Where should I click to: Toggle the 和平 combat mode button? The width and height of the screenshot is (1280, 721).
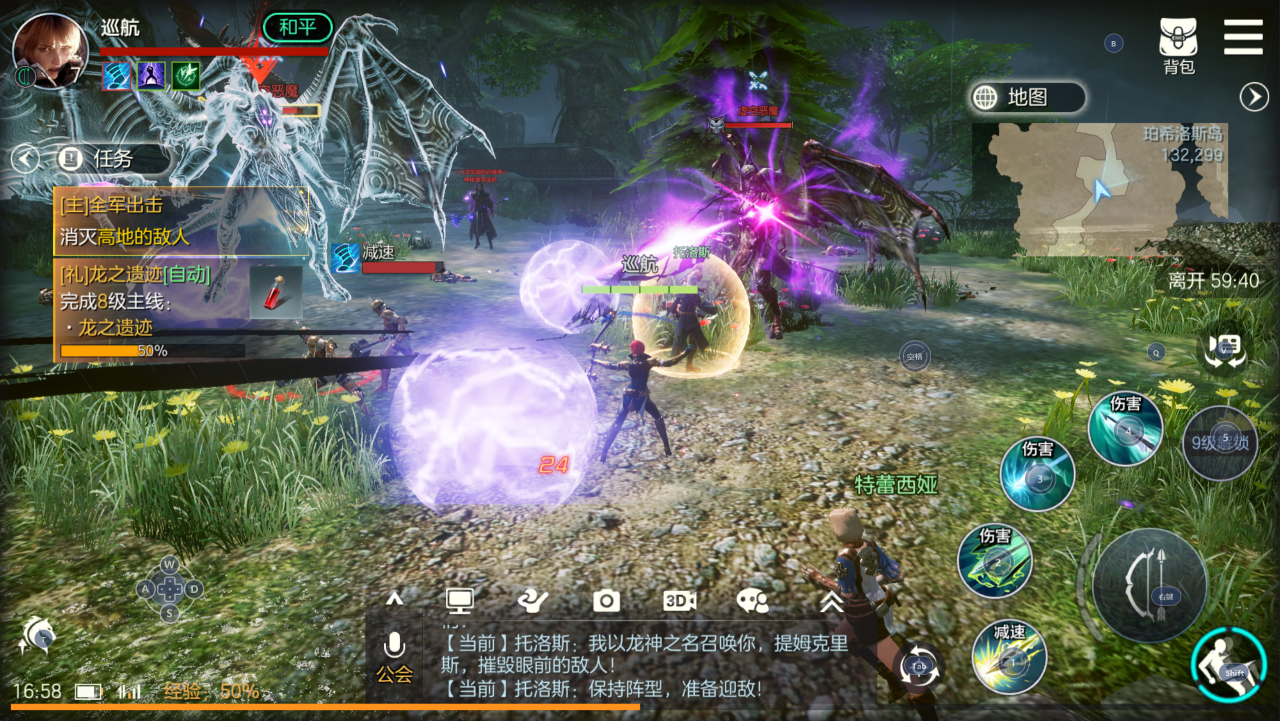pos(297,27)
